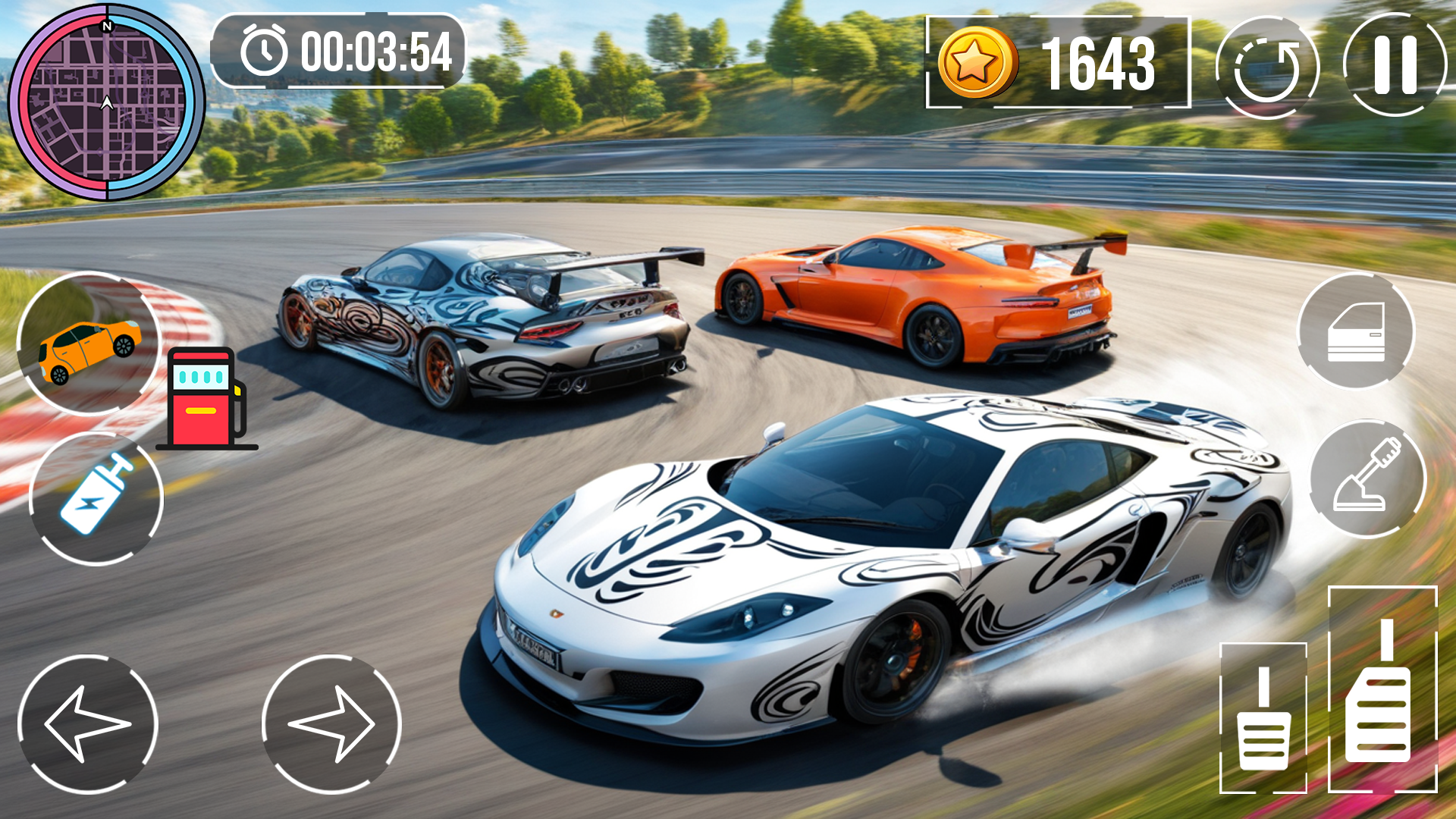
Task: Hit the large accelerator pedal
Action: 1382,690
